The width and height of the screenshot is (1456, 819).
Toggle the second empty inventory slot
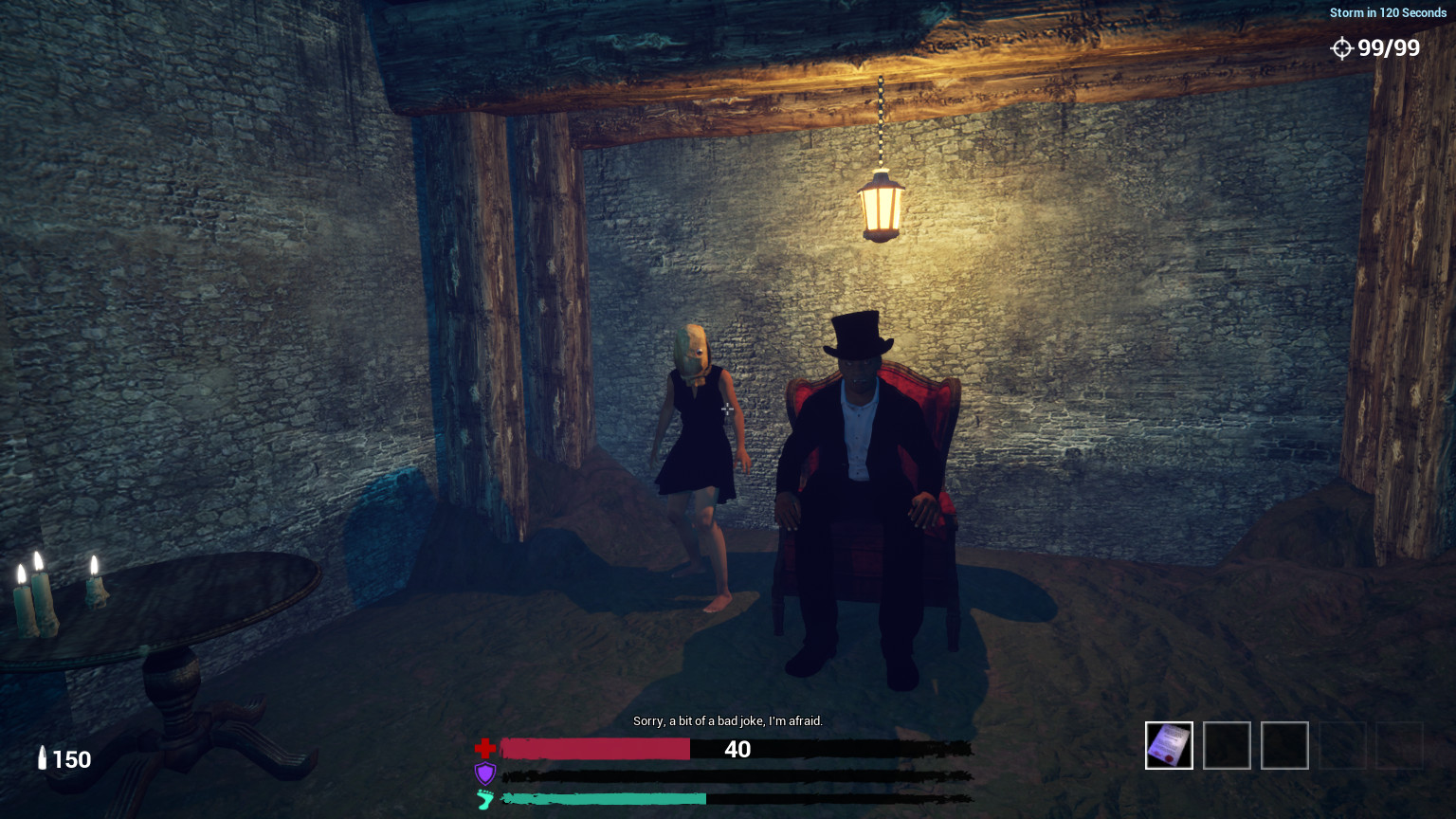coord(1227,746)
